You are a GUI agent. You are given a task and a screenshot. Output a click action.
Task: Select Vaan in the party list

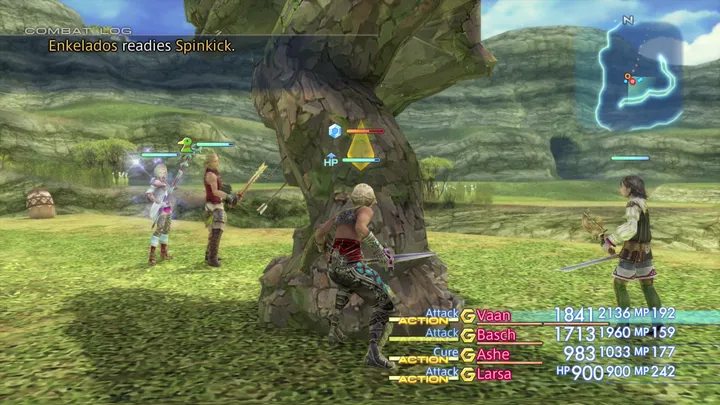tap(493, 316)
